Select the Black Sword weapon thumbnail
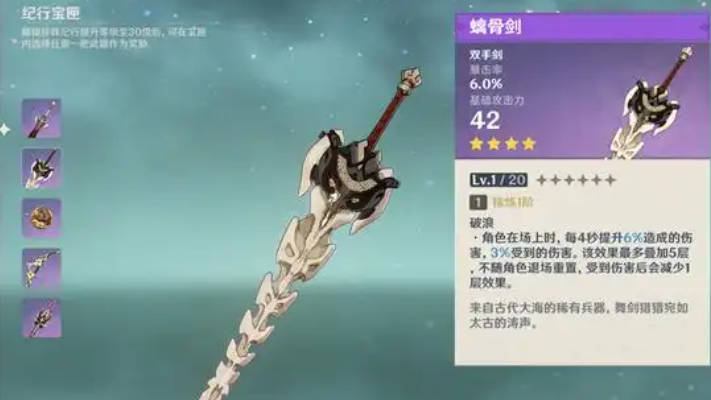Viewport: 711px width, 400px height. (42, 118)
